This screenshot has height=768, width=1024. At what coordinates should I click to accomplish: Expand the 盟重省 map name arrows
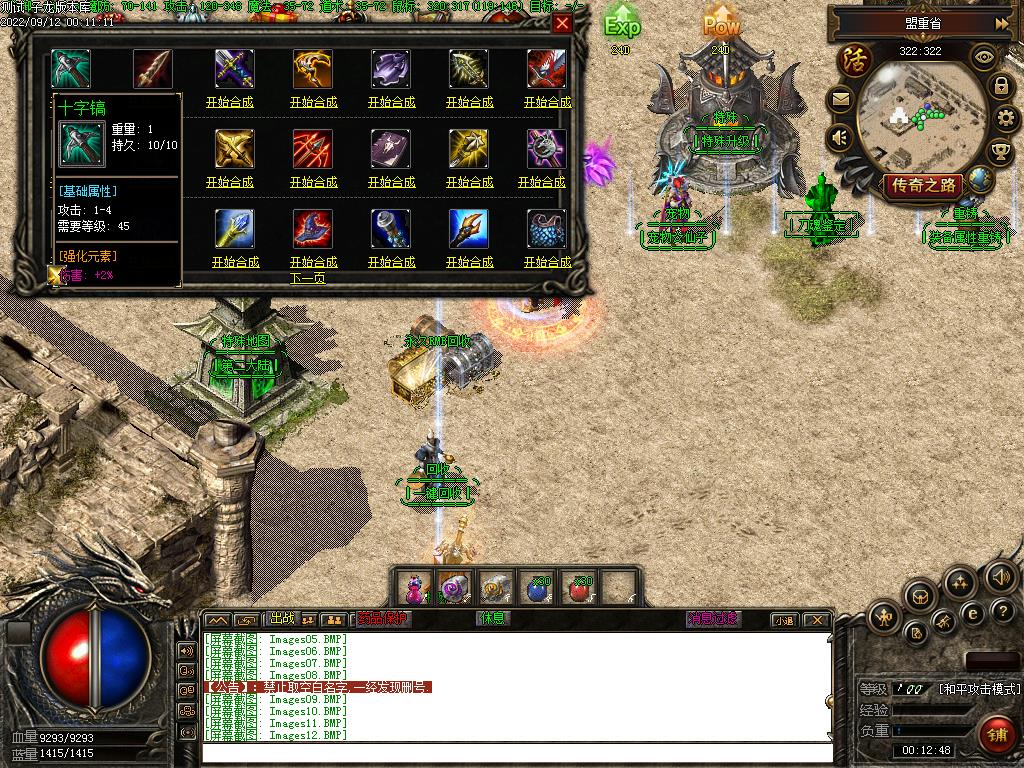click(x=1001, y=23)
